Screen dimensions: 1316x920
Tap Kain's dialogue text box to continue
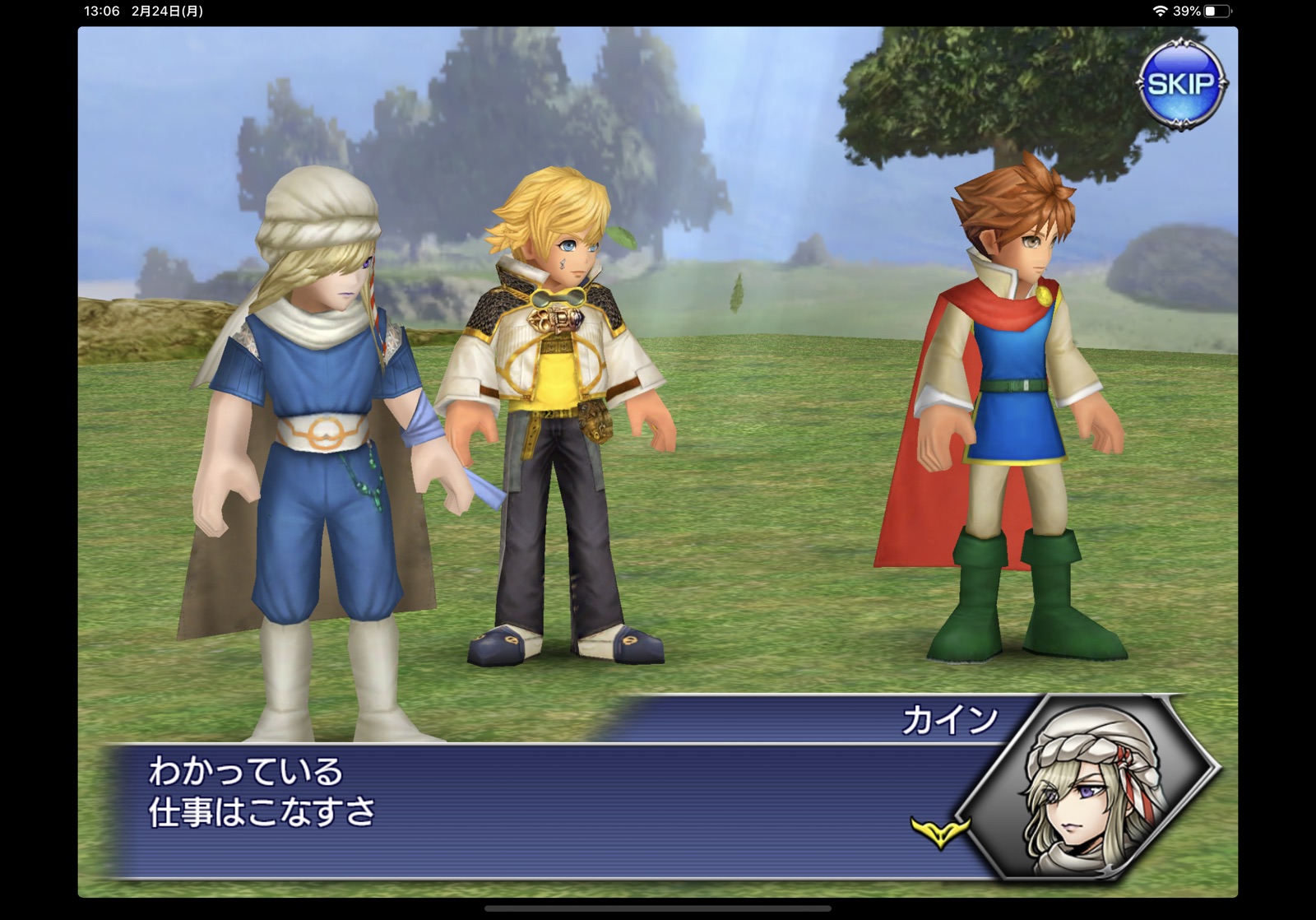click(526, 808)
